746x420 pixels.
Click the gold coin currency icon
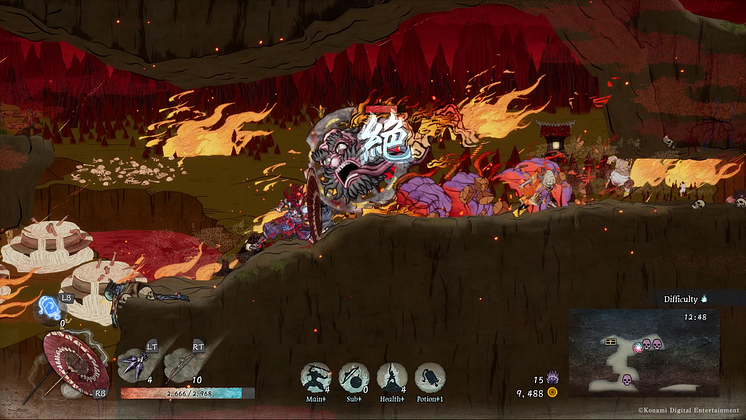point(551,393)
